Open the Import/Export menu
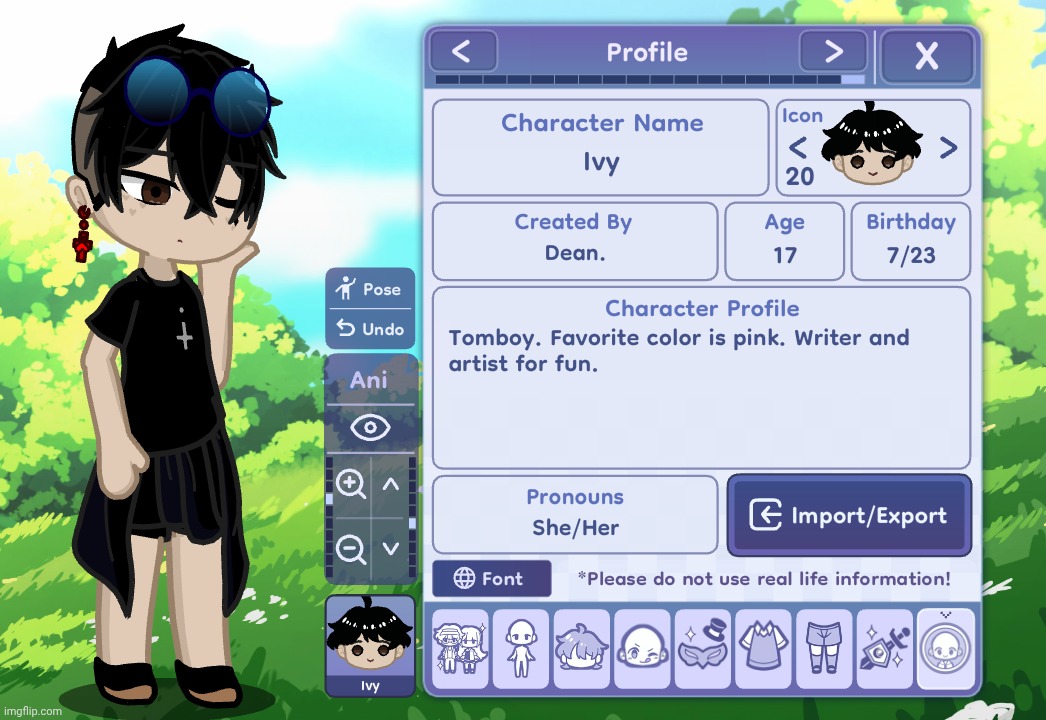 coord(849,516)
